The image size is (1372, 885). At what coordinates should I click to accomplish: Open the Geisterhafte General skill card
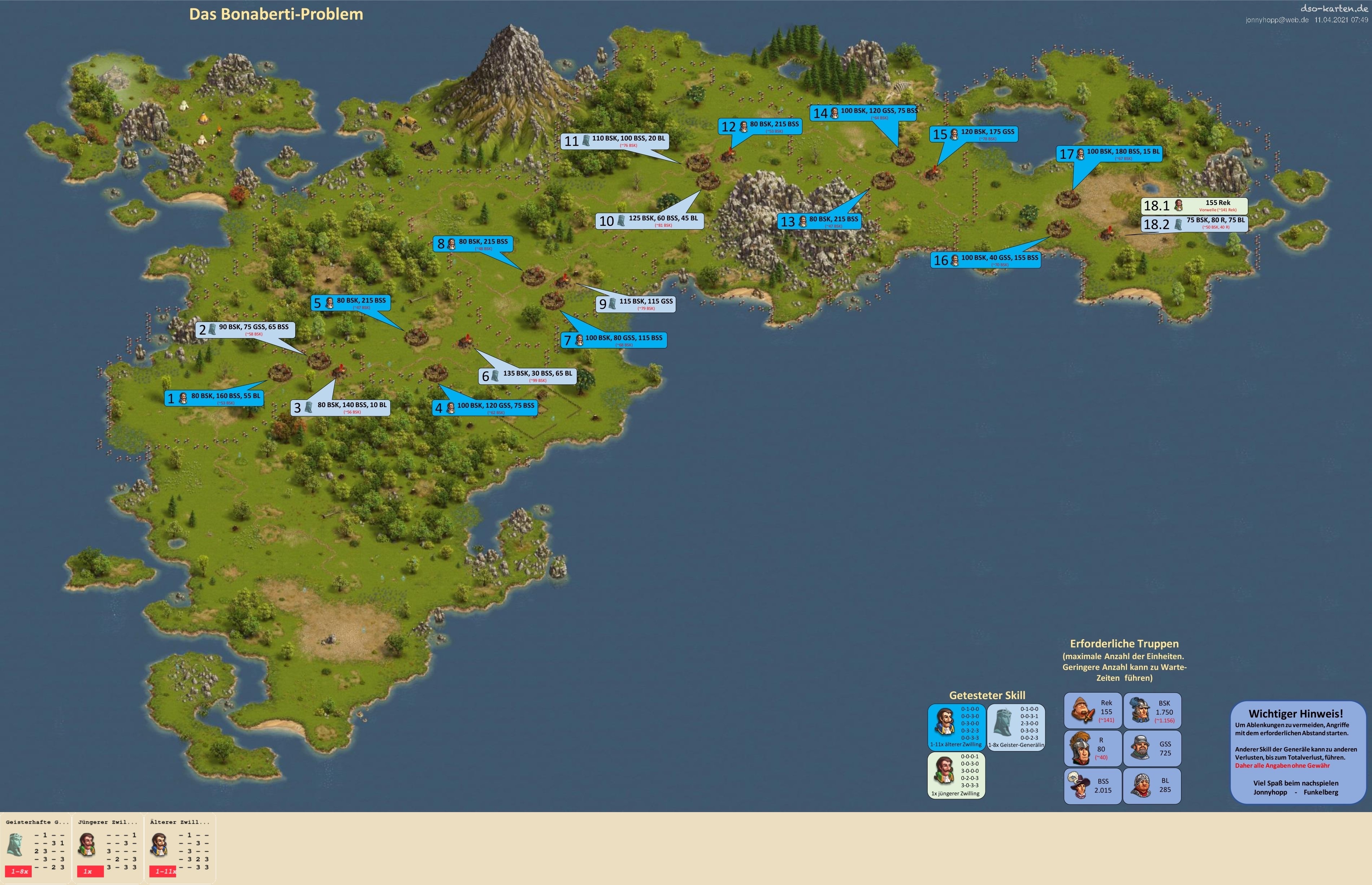click(36, 848)
